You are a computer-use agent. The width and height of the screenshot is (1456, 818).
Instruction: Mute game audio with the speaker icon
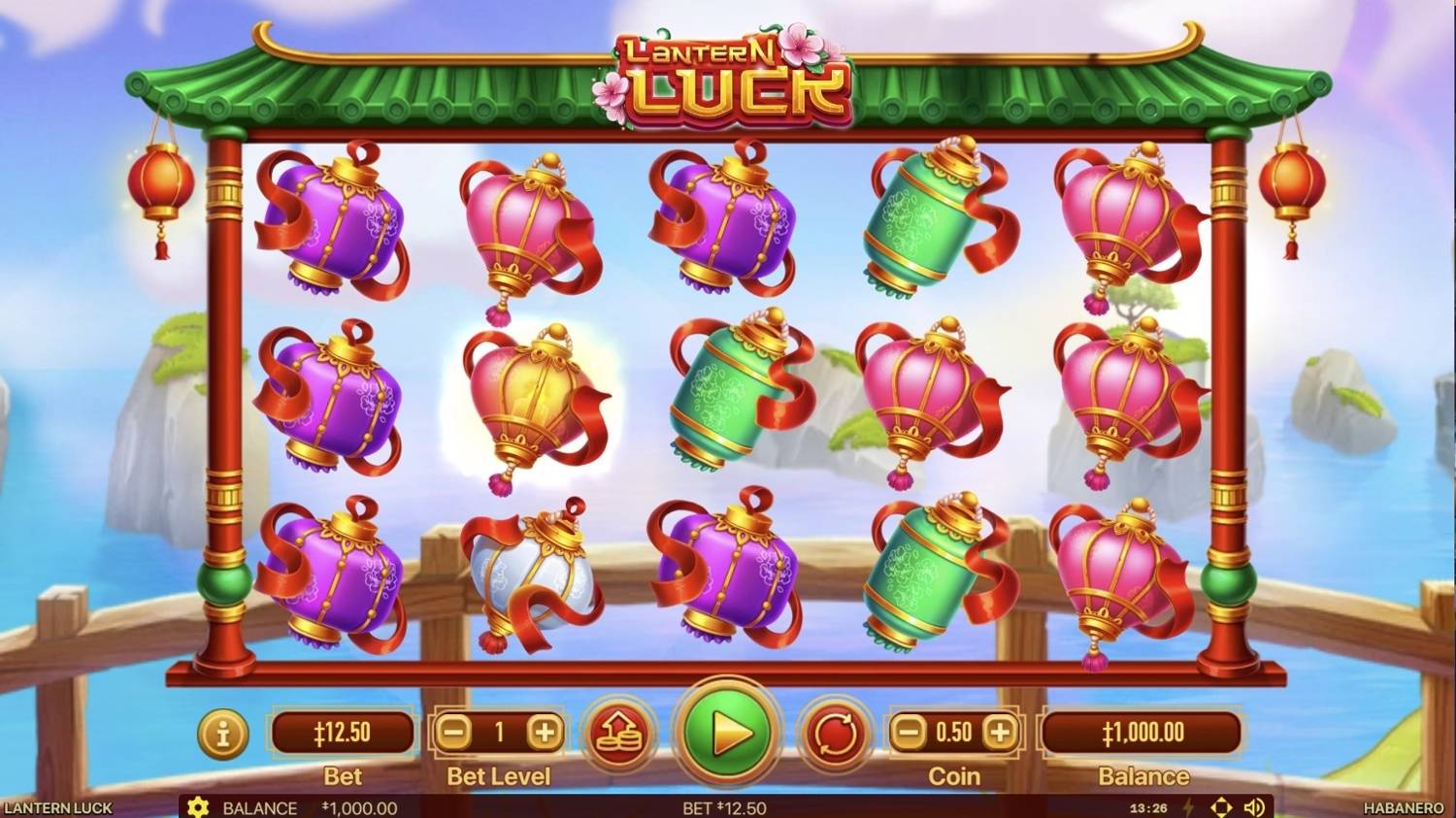[x=1253, y=806]
